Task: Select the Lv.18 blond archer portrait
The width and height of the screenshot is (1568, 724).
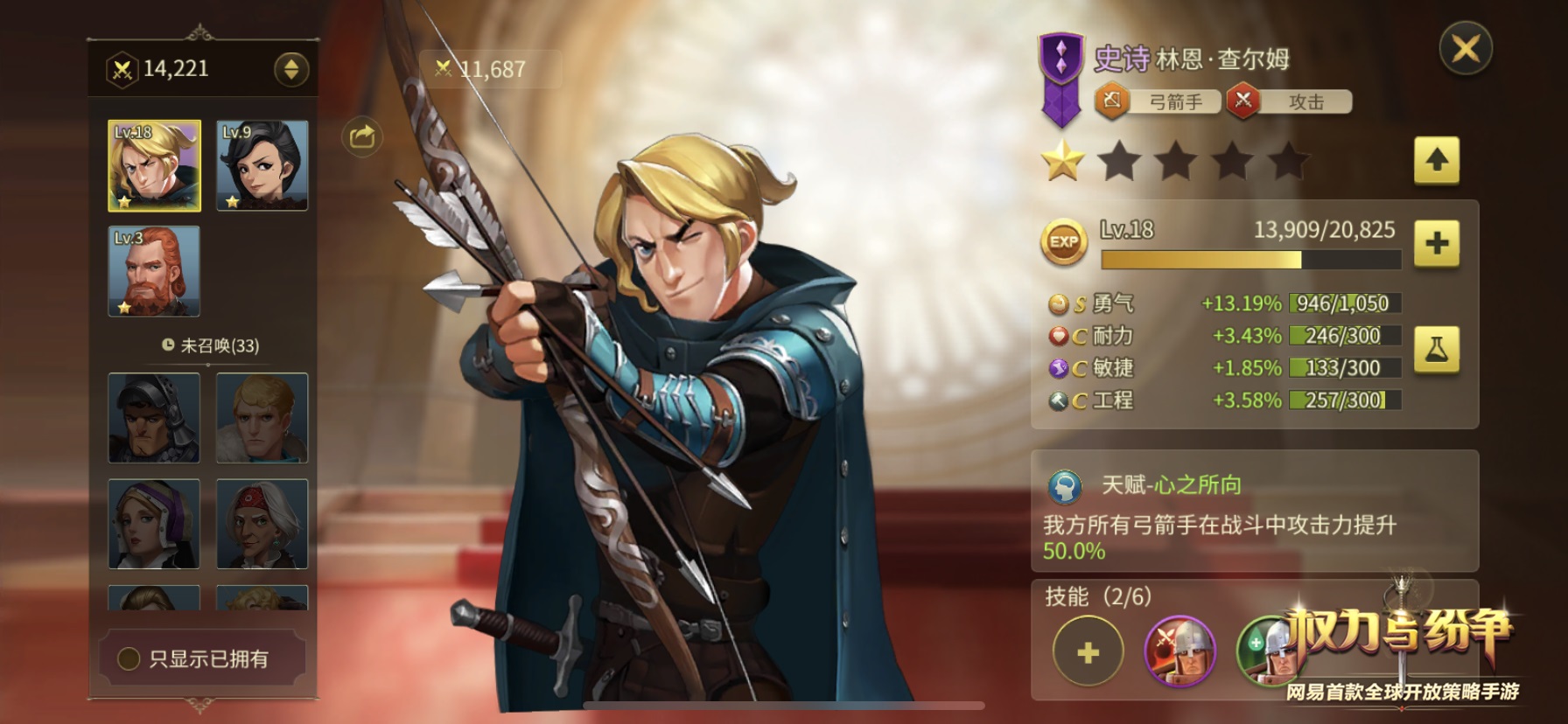Action: tap(154, 166)
